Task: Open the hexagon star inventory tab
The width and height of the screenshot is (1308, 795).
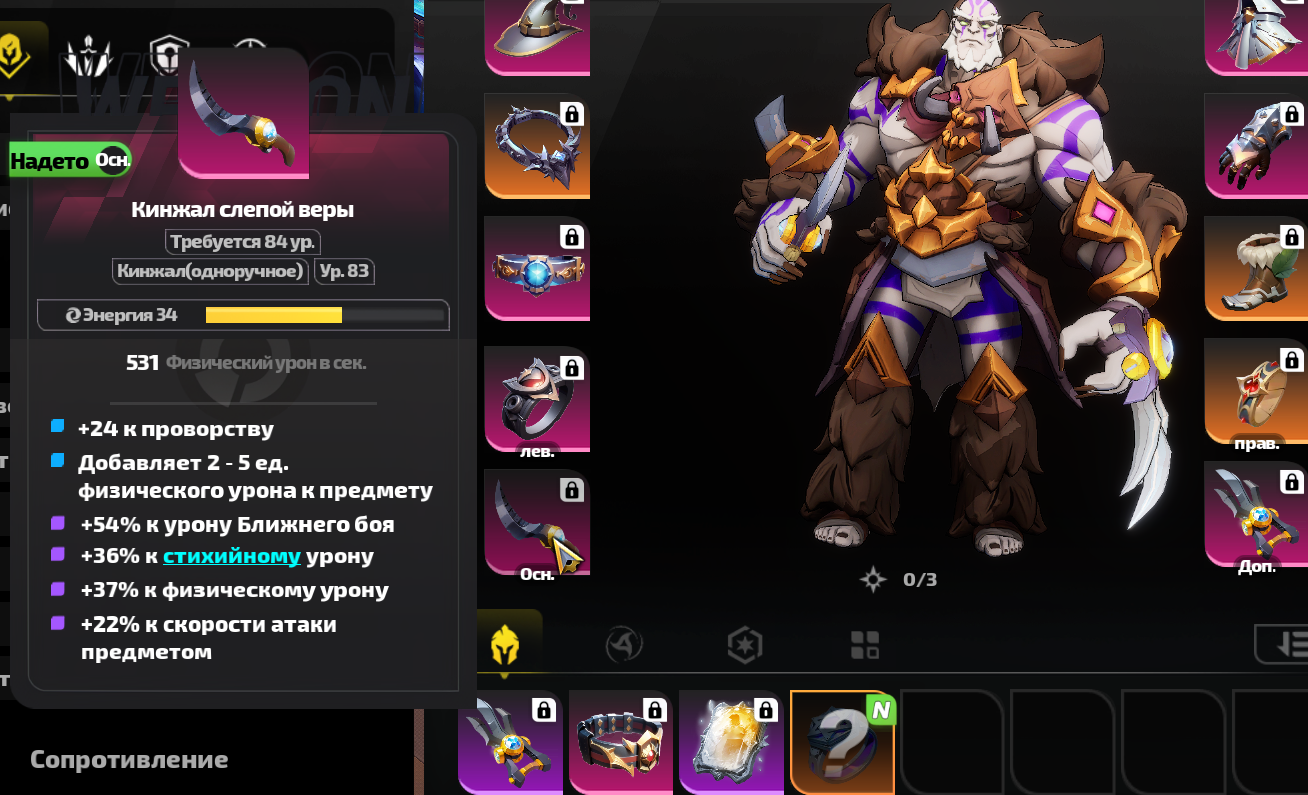Action: 745,645
